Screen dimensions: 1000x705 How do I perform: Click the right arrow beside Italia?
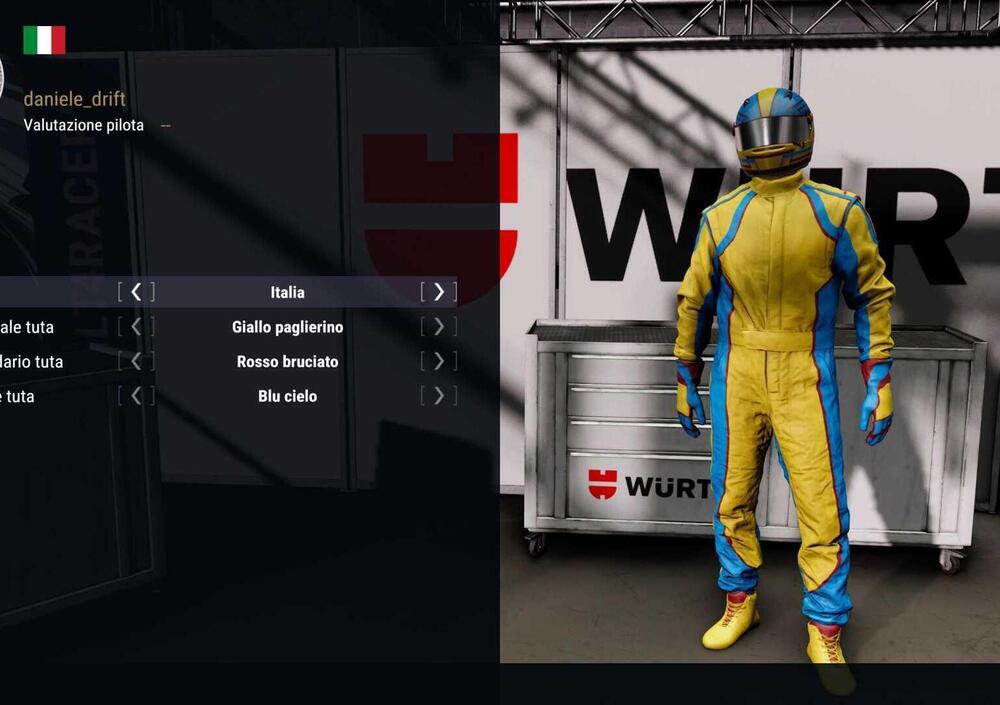point(438,292)
